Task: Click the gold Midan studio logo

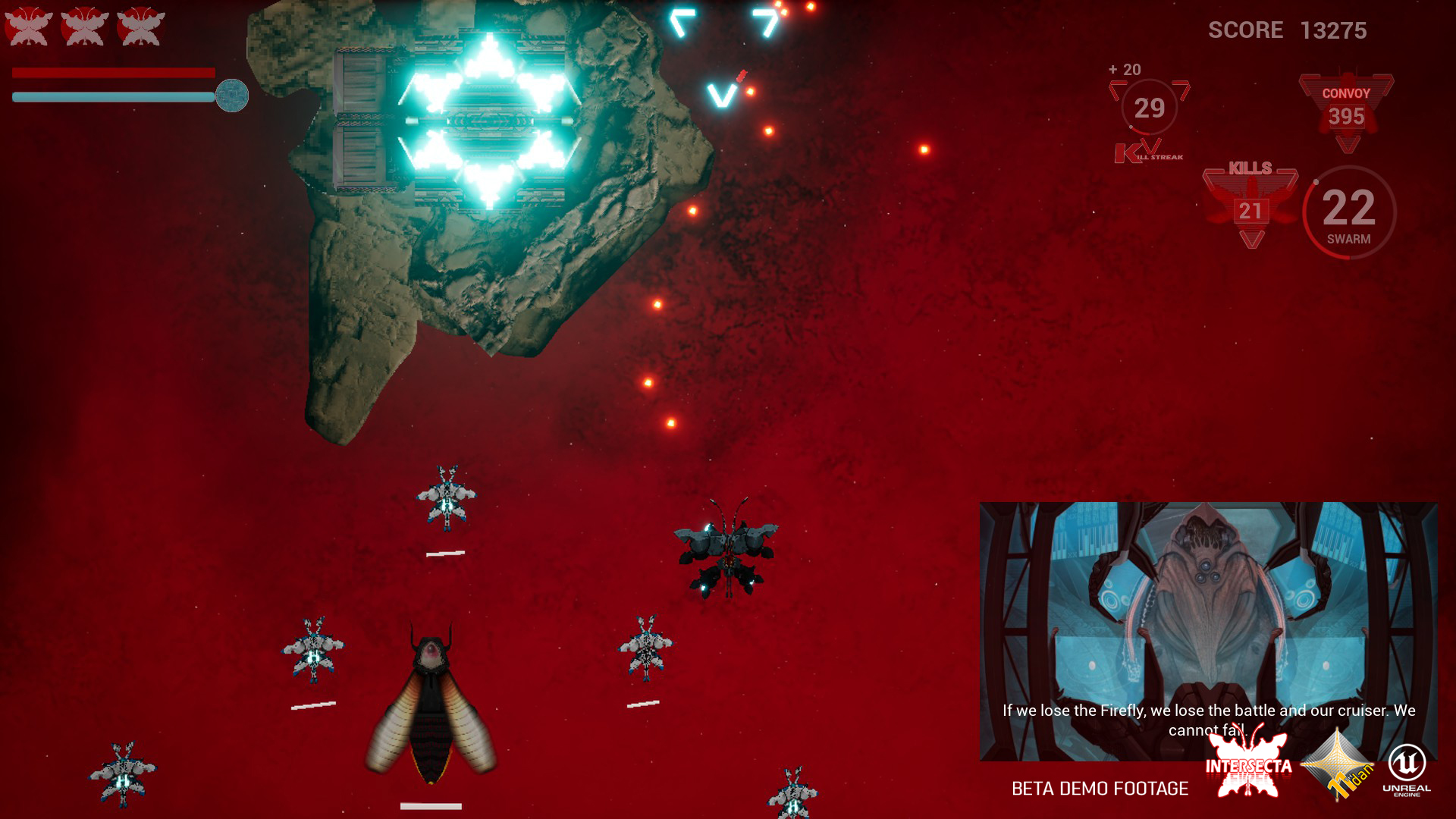Action: (1338, 766)
